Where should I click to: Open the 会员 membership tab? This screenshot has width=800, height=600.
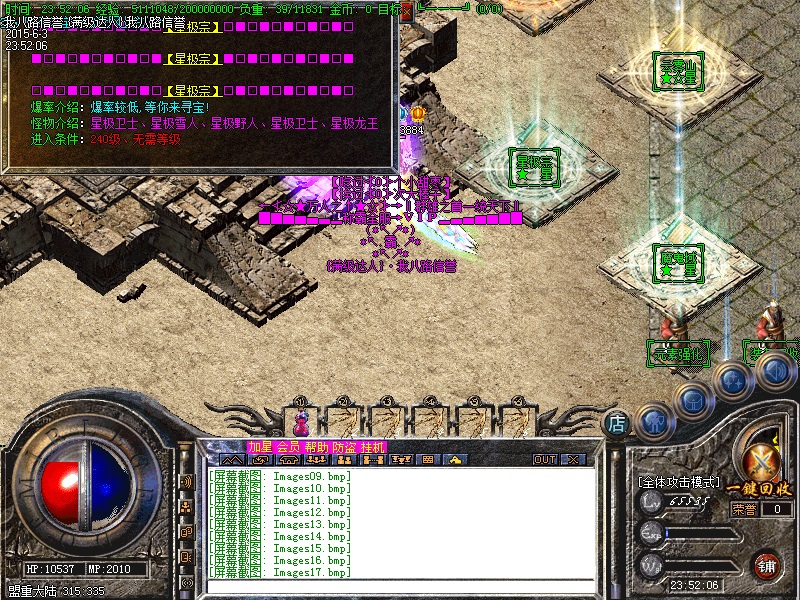(288, 446)
